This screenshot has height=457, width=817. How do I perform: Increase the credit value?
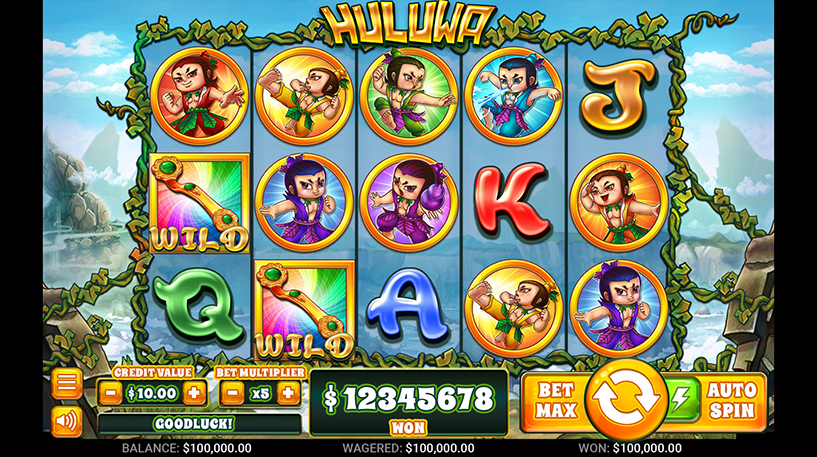tap(194, 393)
